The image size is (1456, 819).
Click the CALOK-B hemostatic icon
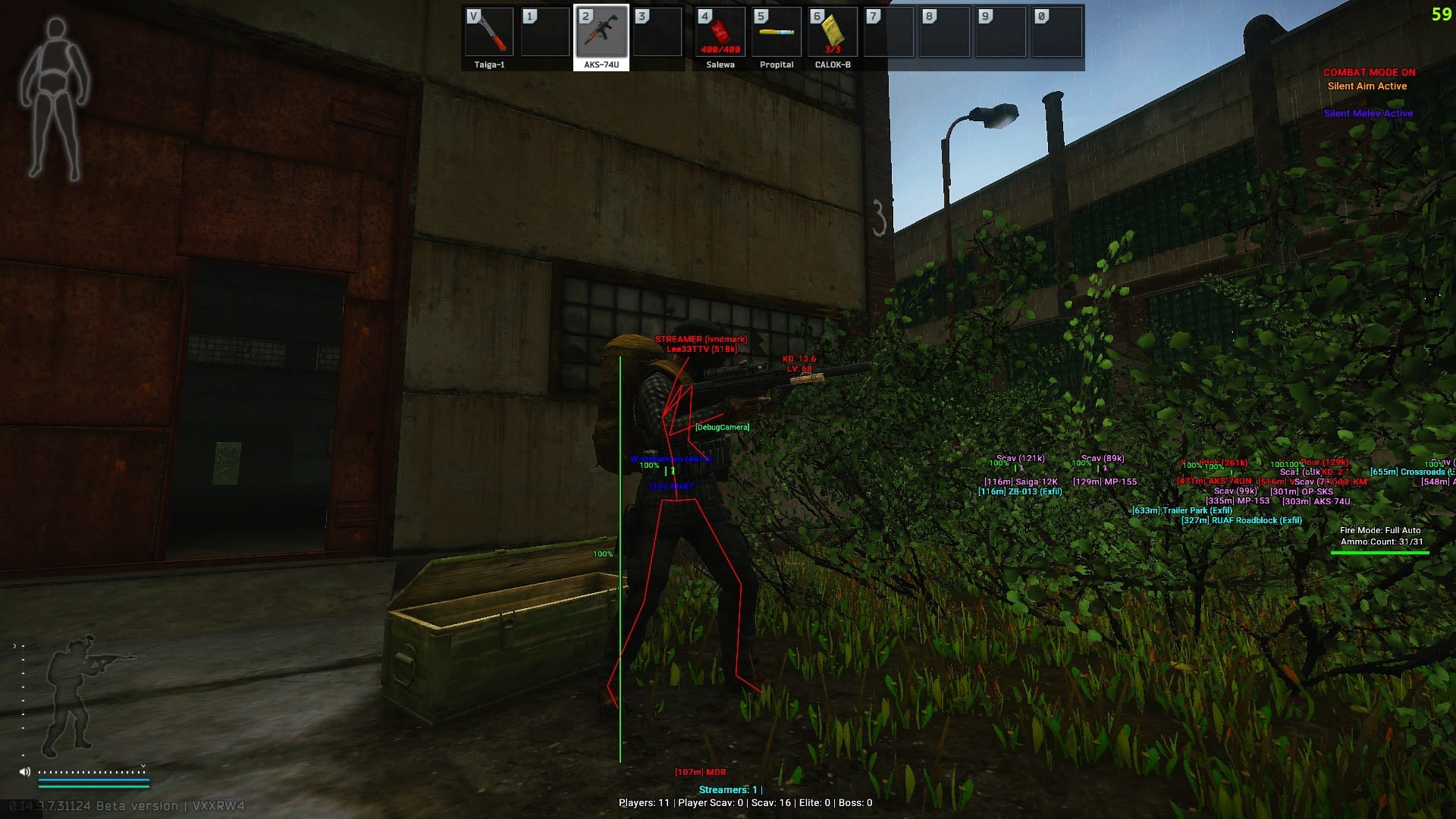(x=832, y=33)
